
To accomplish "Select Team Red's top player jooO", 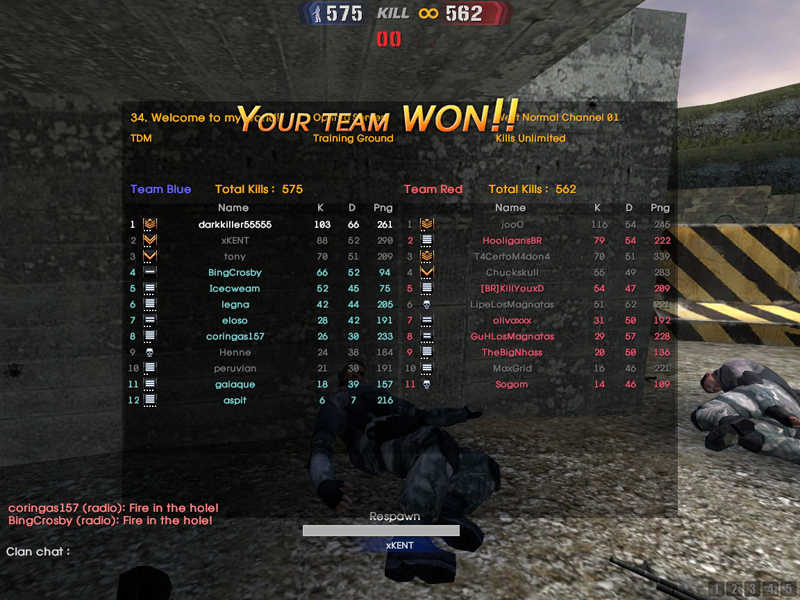I will tap(511, 224).
